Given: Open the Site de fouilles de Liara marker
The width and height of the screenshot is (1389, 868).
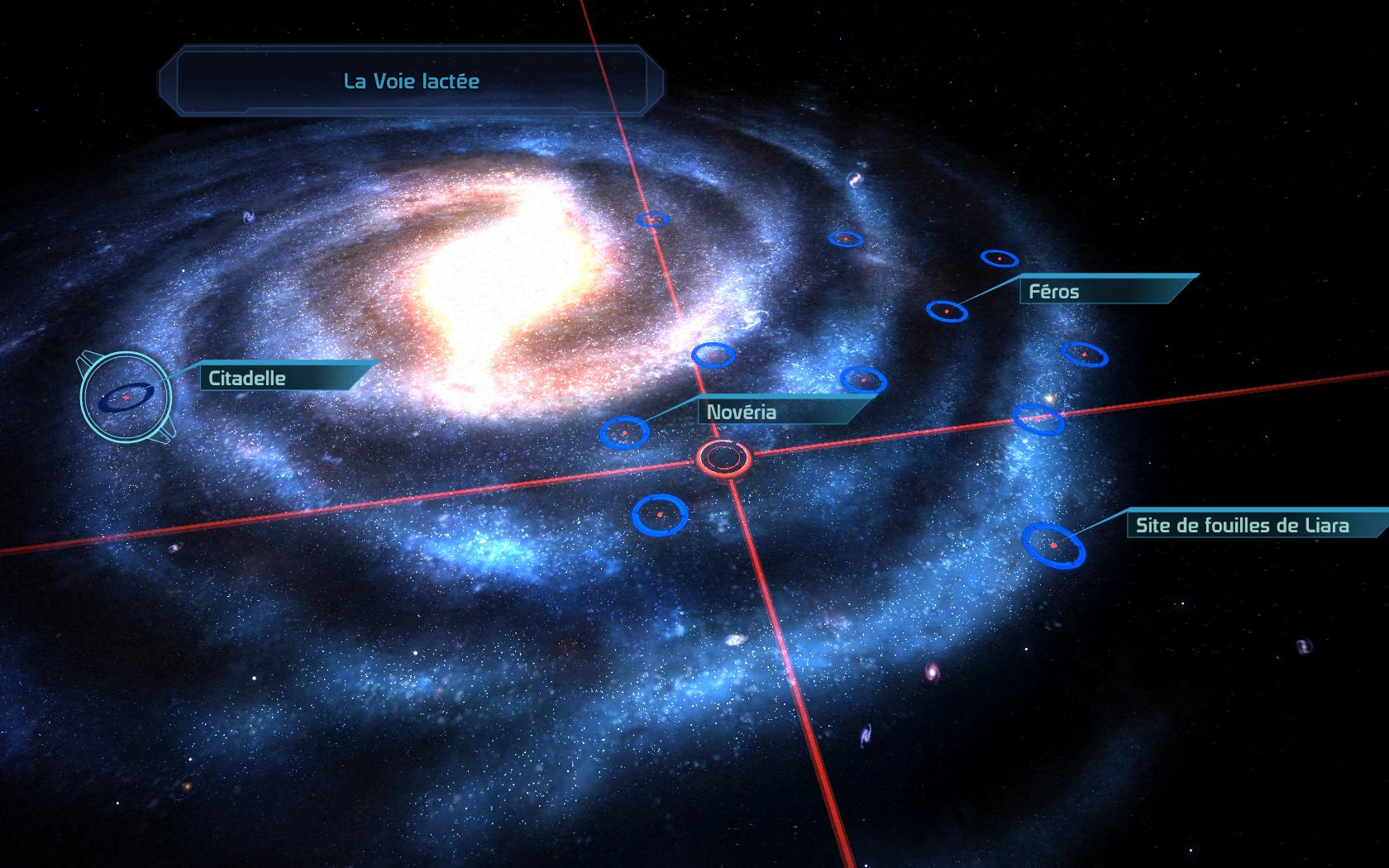Looking at the screenshot, I should point(1052,546).
